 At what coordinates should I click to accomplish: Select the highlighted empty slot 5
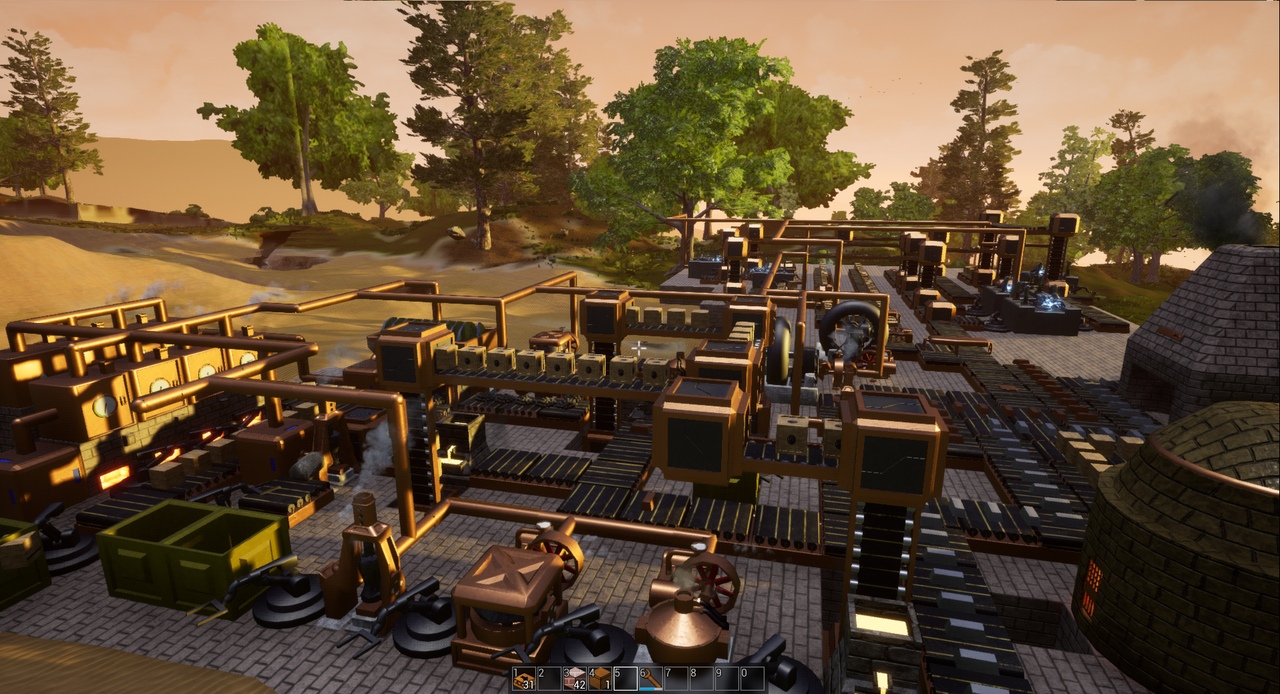tap(626, 679)
